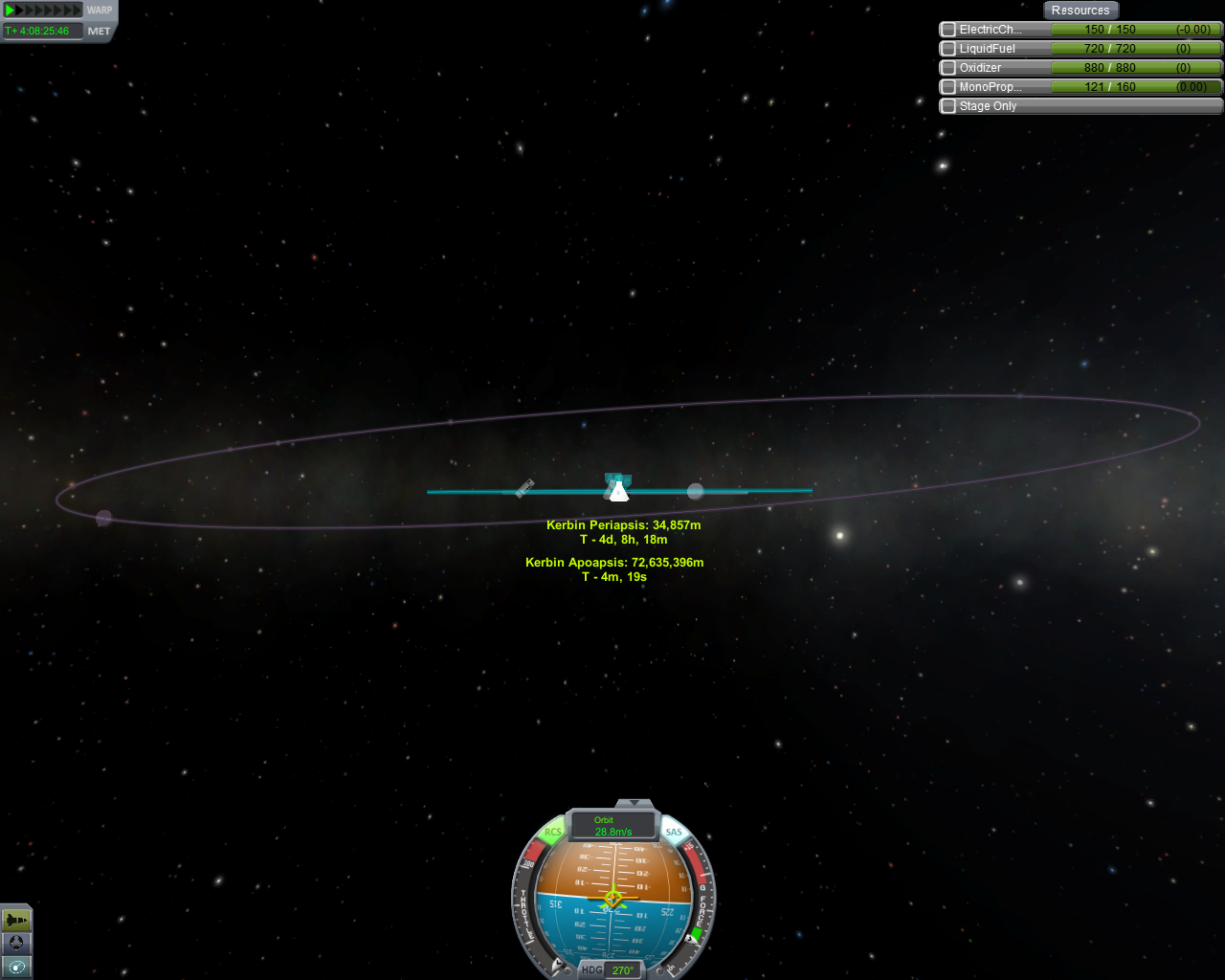Enable the MonoPropellant resource checkbox
This screenshot has height=980, width=1225.
point(948,87)
